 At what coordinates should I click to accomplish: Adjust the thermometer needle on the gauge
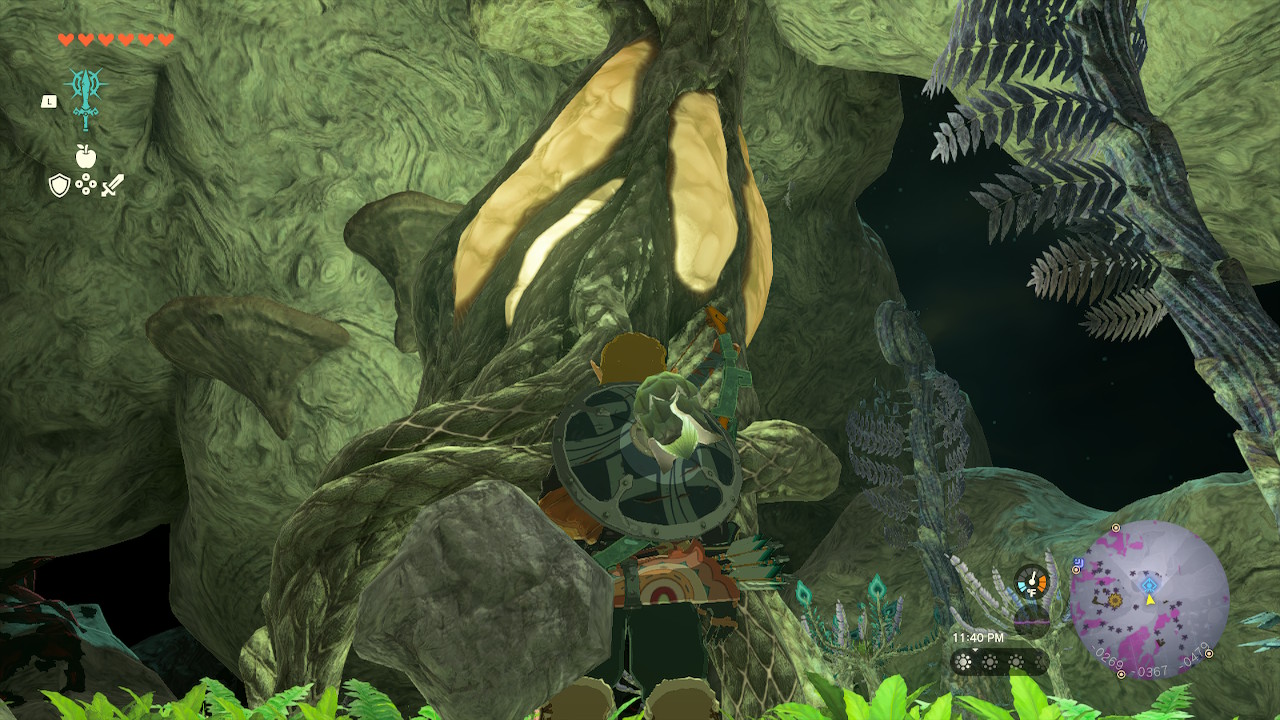(1033, 578)
